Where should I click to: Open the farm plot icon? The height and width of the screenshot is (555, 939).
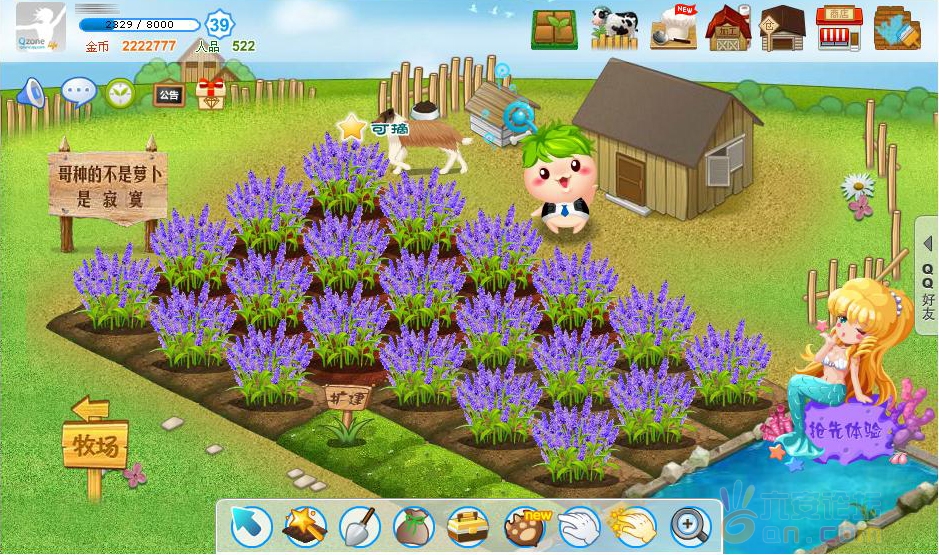click(554, 29)
